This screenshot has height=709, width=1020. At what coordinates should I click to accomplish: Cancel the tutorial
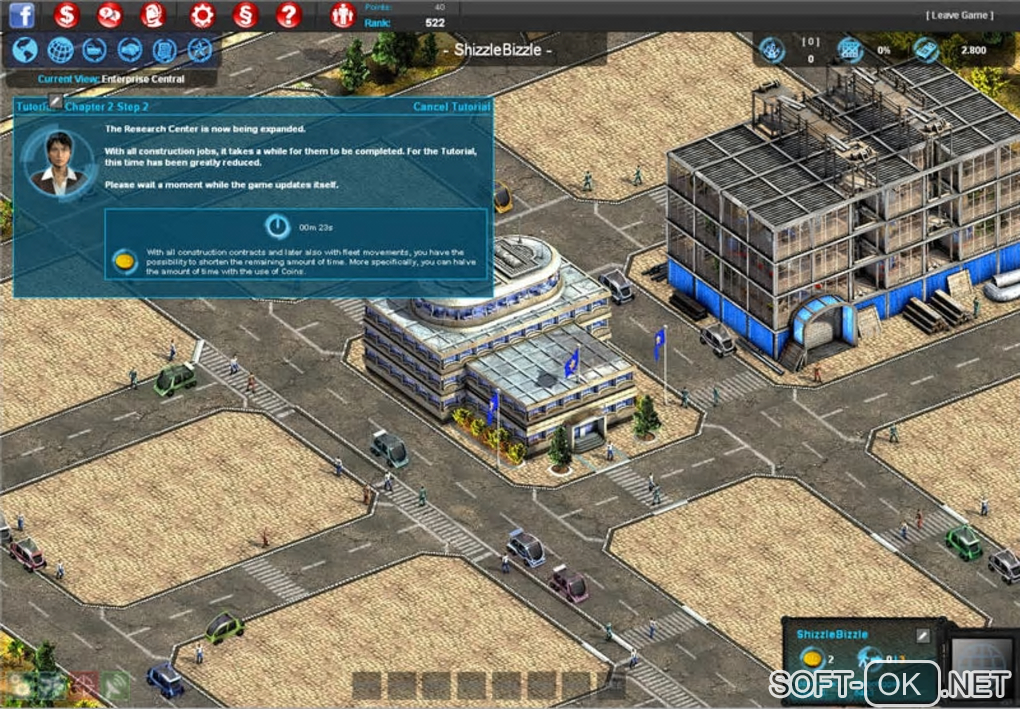451,107
